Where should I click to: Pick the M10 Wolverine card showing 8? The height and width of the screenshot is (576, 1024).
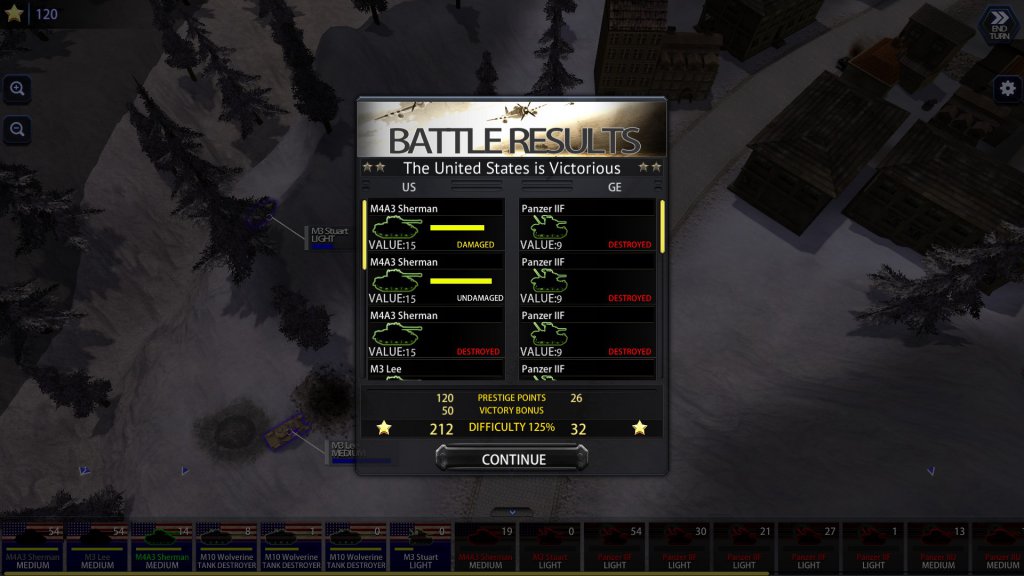[x=227, y=547]
